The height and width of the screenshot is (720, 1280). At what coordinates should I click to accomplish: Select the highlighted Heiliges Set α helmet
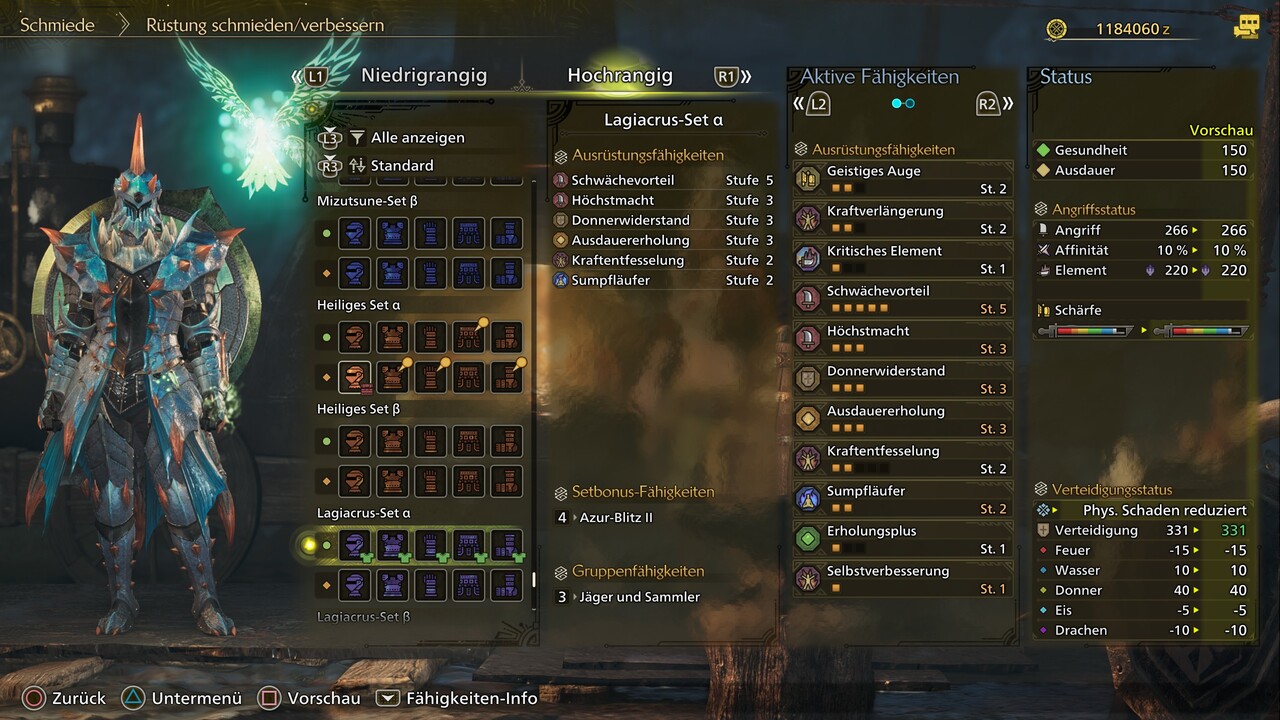[353, 377]
